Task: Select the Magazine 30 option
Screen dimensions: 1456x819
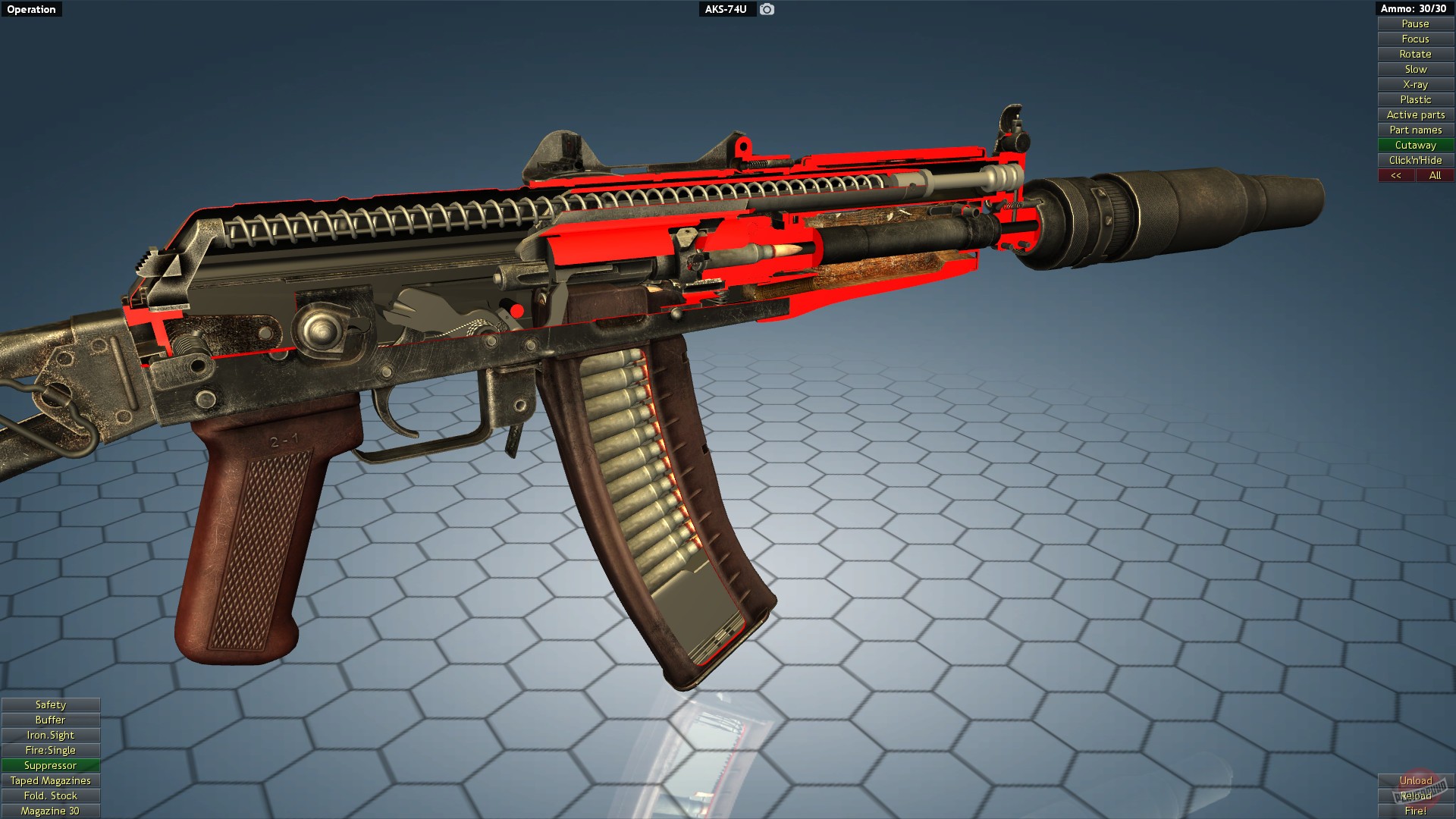Action: (50, 811)
